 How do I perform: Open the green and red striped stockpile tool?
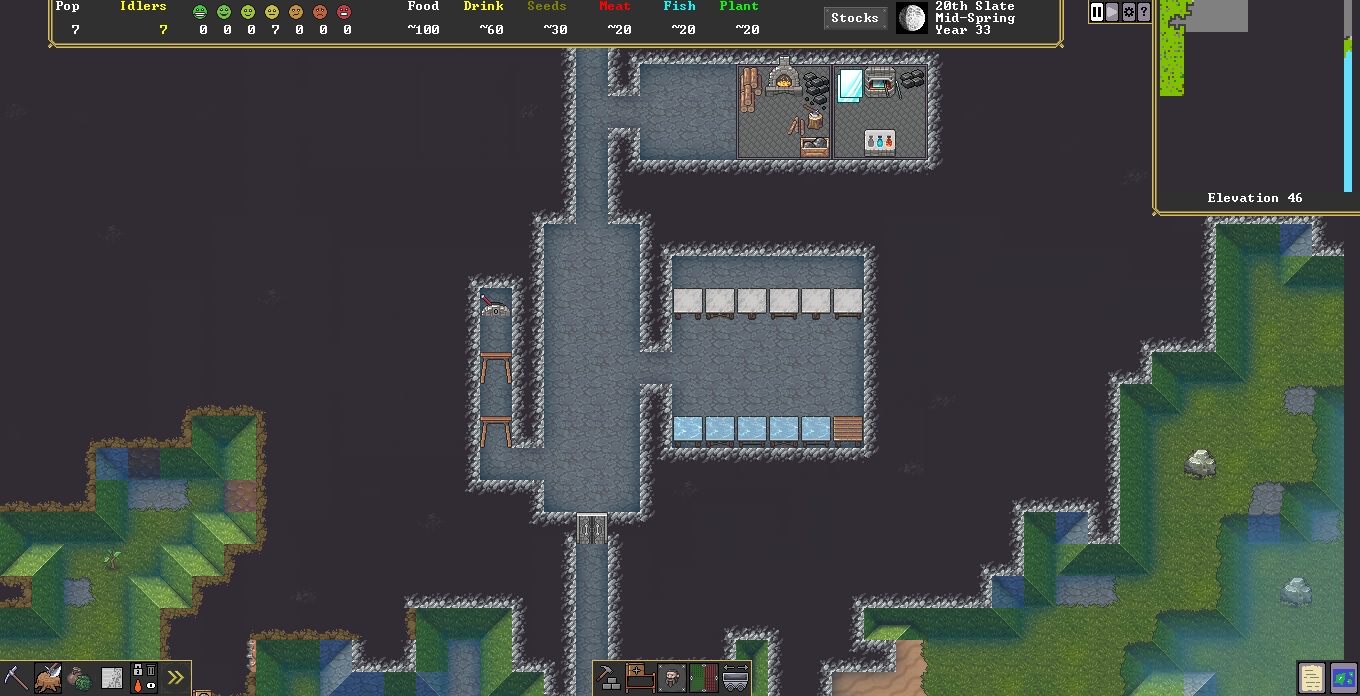704,678
